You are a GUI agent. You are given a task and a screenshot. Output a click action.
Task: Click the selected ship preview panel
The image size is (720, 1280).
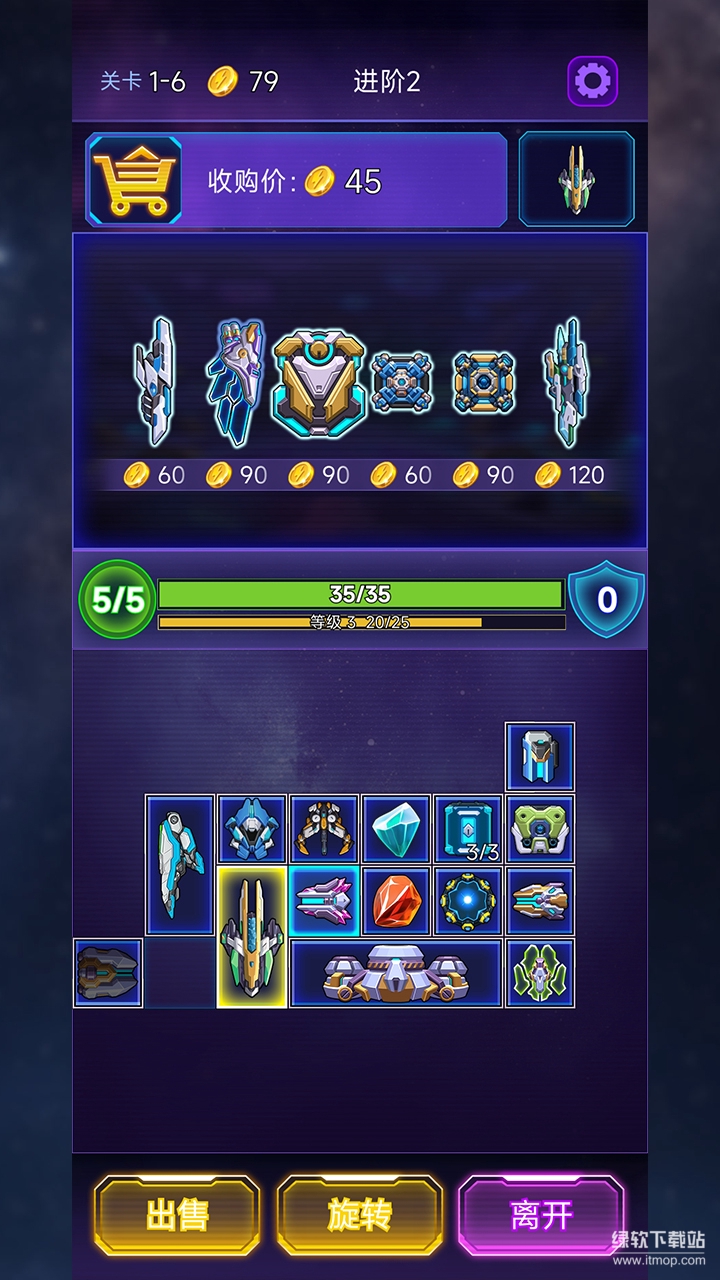[576, 180]
